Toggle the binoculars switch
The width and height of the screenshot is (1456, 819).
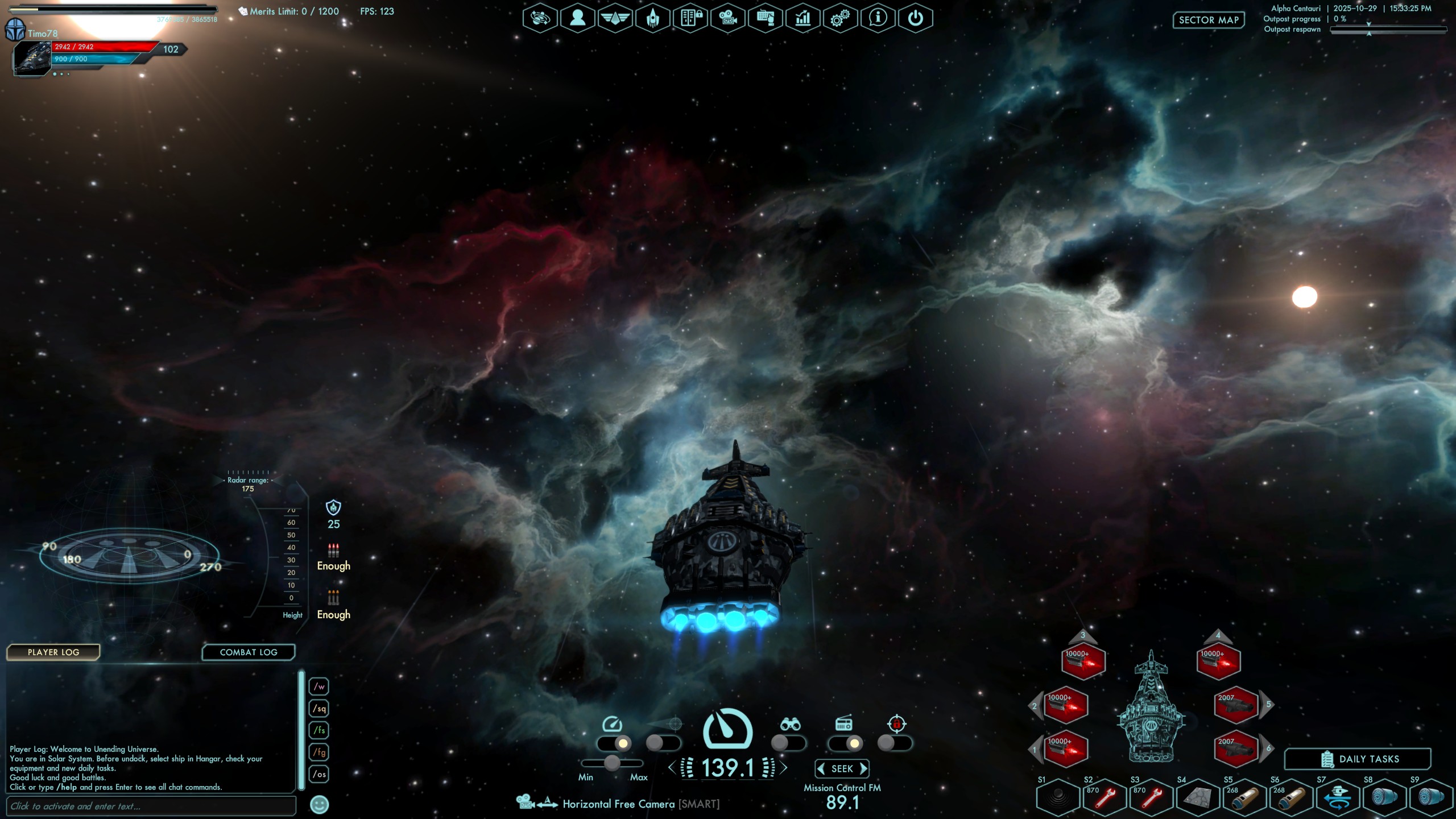coord(789,743)
